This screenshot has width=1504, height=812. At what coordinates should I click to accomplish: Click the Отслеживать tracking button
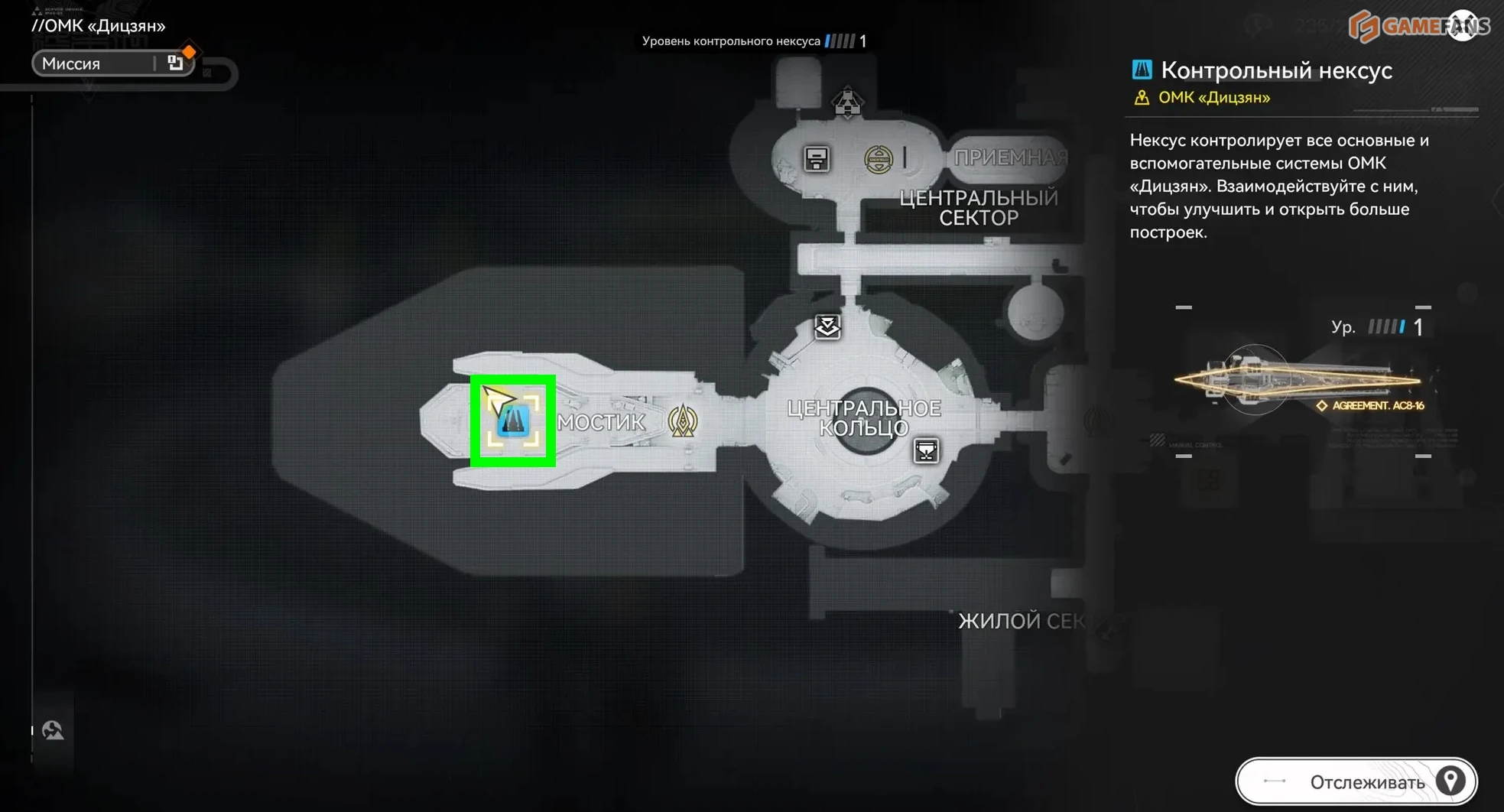1356,781
